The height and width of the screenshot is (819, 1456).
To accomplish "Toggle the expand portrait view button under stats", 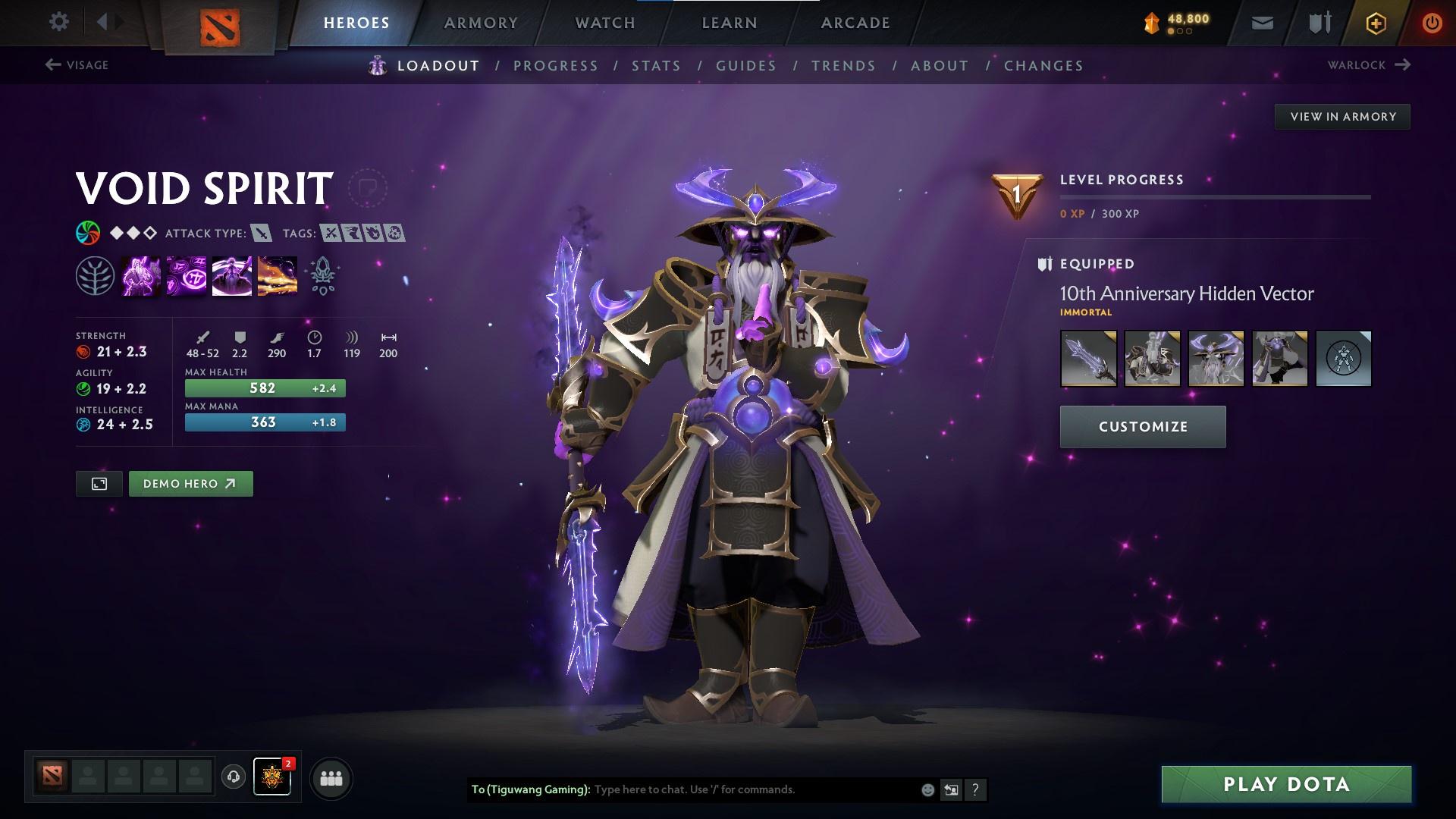I will tap(99, 483).
